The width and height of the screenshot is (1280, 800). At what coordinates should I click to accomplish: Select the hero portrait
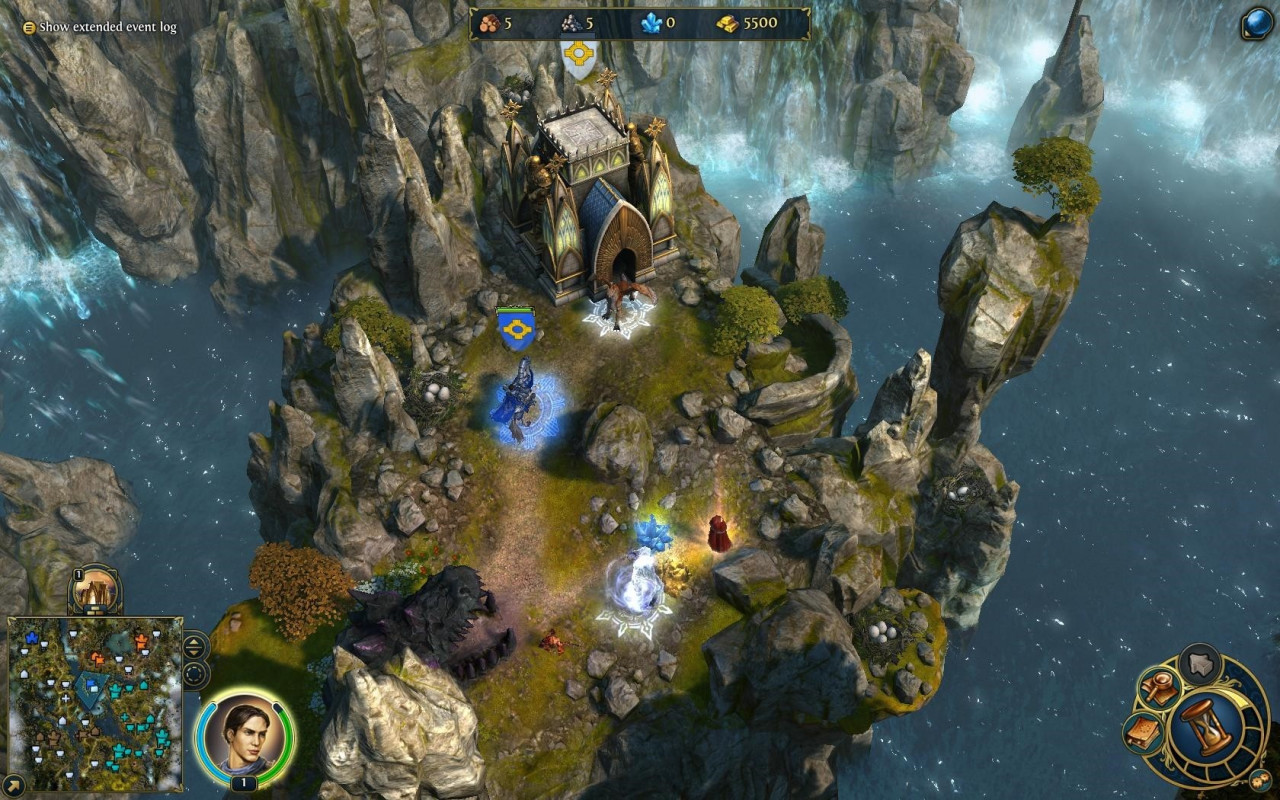245,738
